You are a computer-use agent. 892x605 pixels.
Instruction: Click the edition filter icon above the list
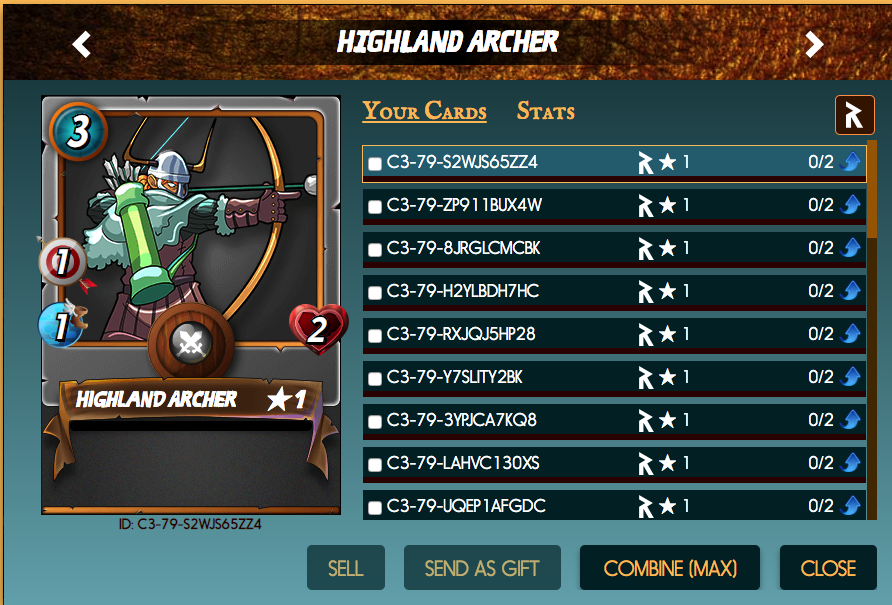click(x=854, y=116)
